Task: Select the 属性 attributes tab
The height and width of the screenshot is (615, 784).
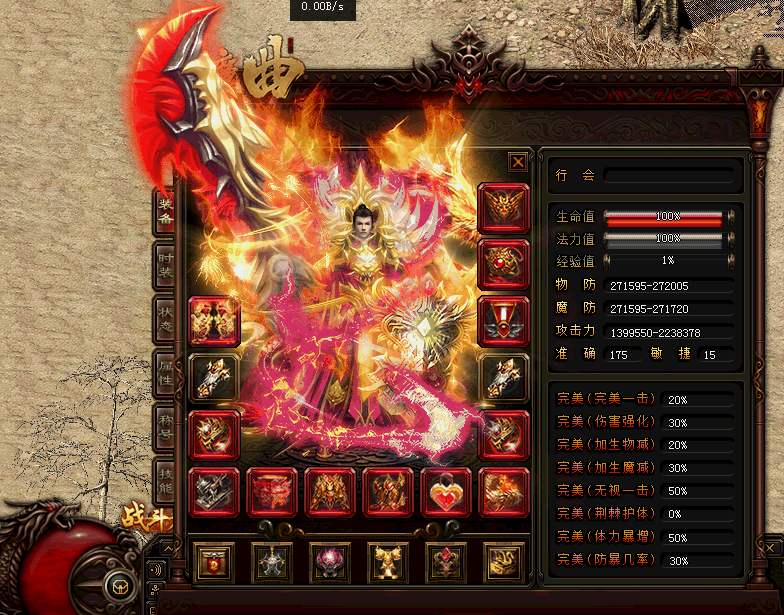Action: click(x=165, y=377)
